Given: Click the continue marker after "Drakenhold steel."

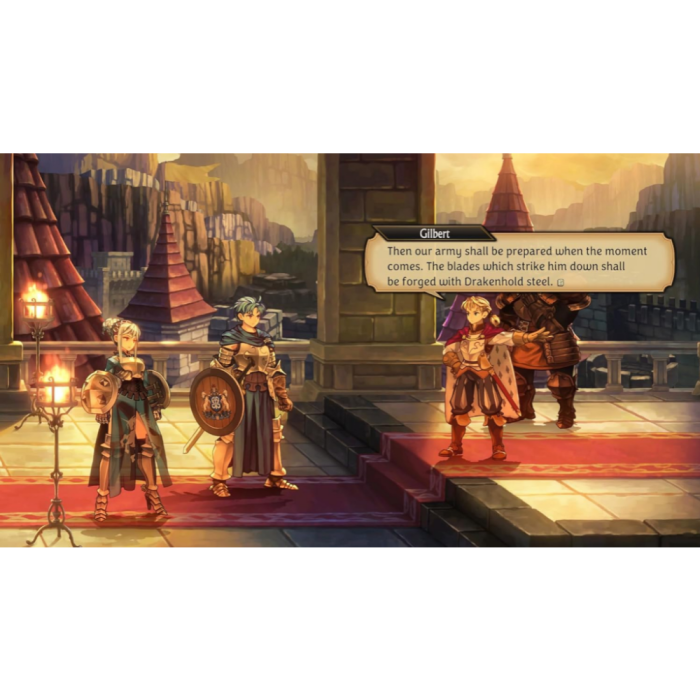Looking at the screenshot, I should click(x=561, y=283).
